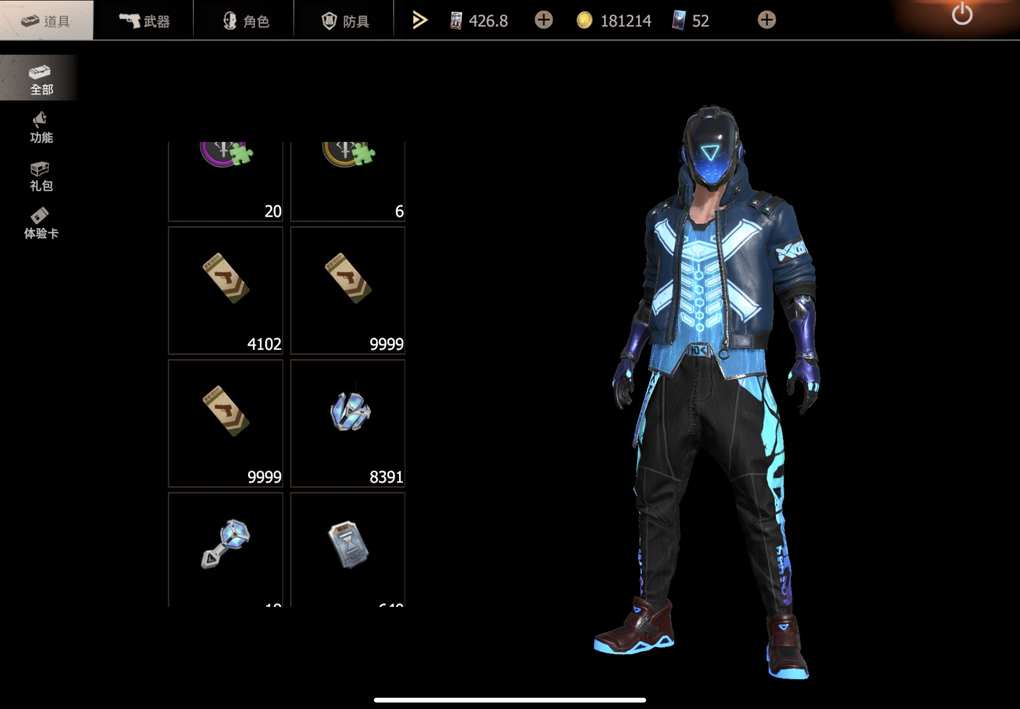
Task: Open the 礼包 gift pack category
Action: pos(40,176)
